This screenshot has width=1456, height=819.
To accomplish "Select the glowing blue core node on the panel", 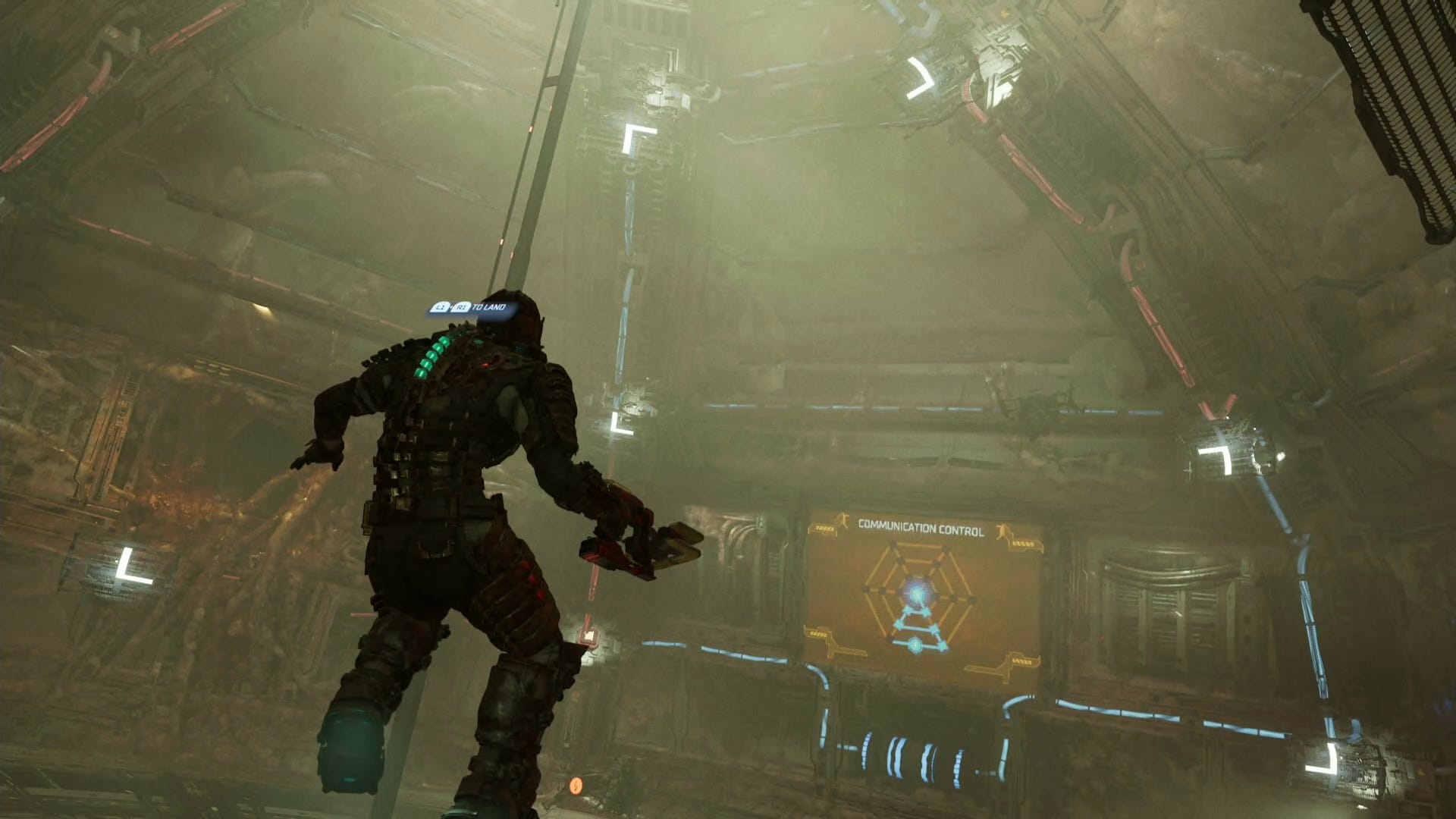I will 917,592.
